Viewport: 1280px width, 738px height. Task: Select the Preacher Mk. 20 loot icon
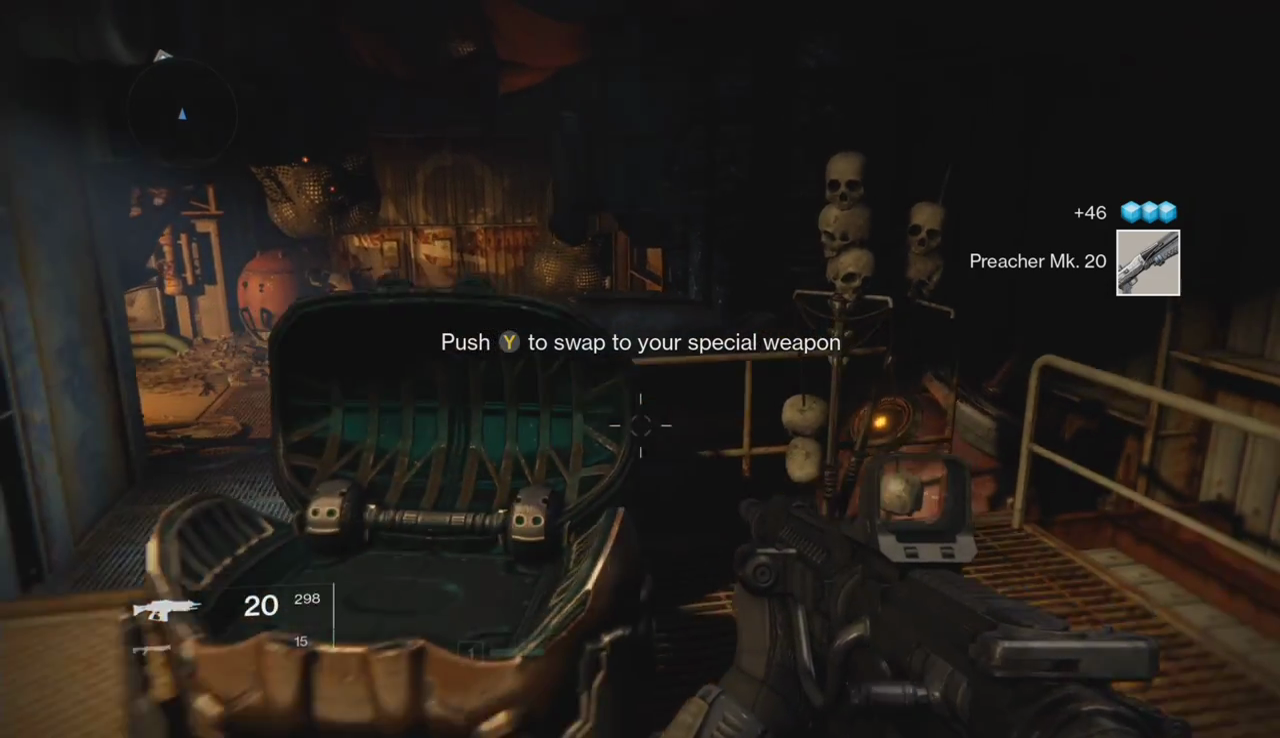[1148, 263]
